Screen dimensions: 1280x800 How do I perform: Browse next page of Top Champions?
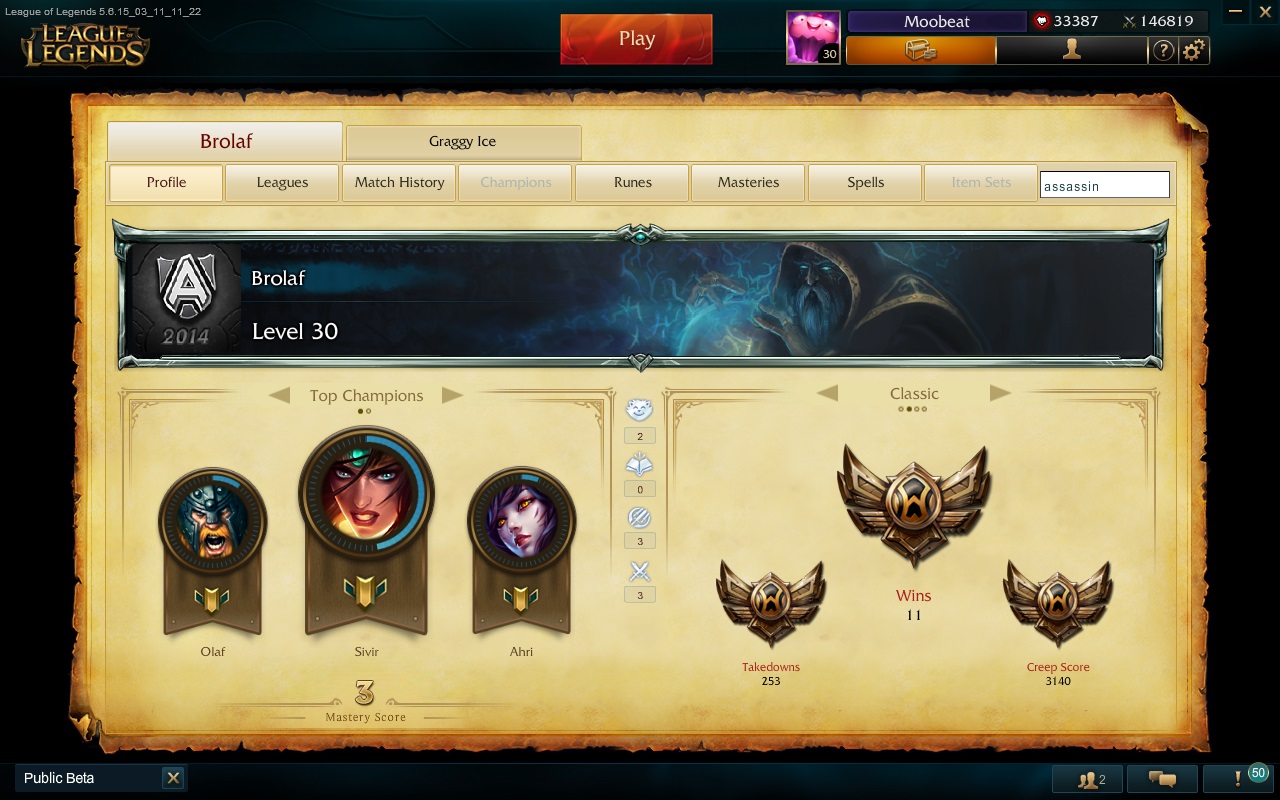pos(453,395)
